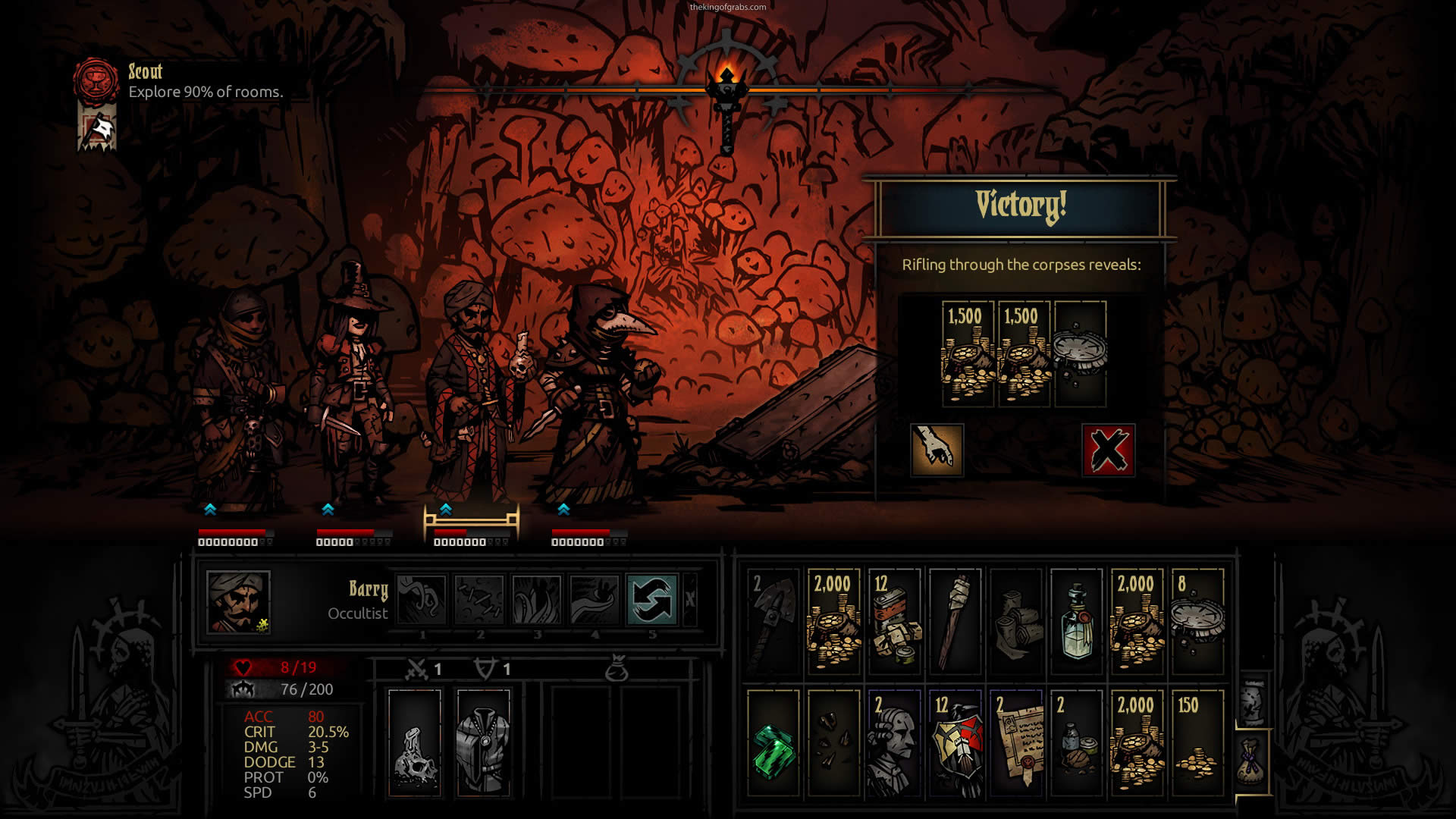Select the glass bottle inventory item

(1076, 620)
